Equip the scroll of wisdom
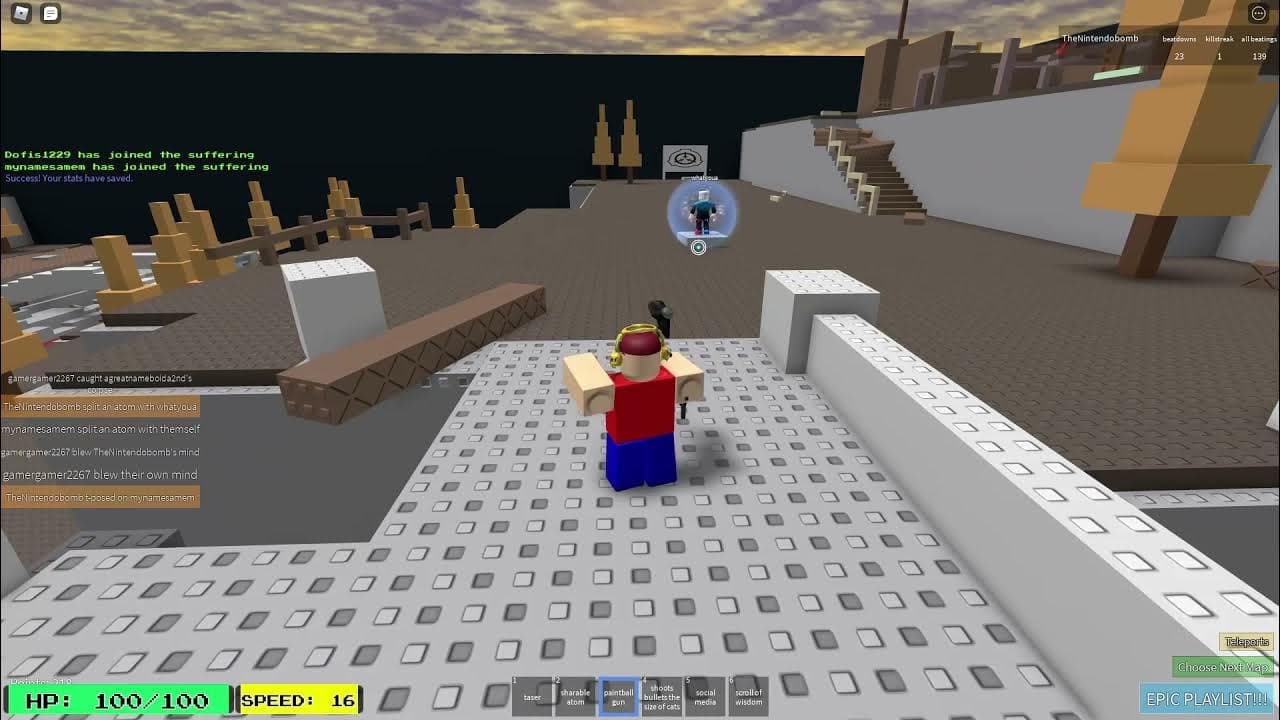1280x720 pixels. (748, 697)
